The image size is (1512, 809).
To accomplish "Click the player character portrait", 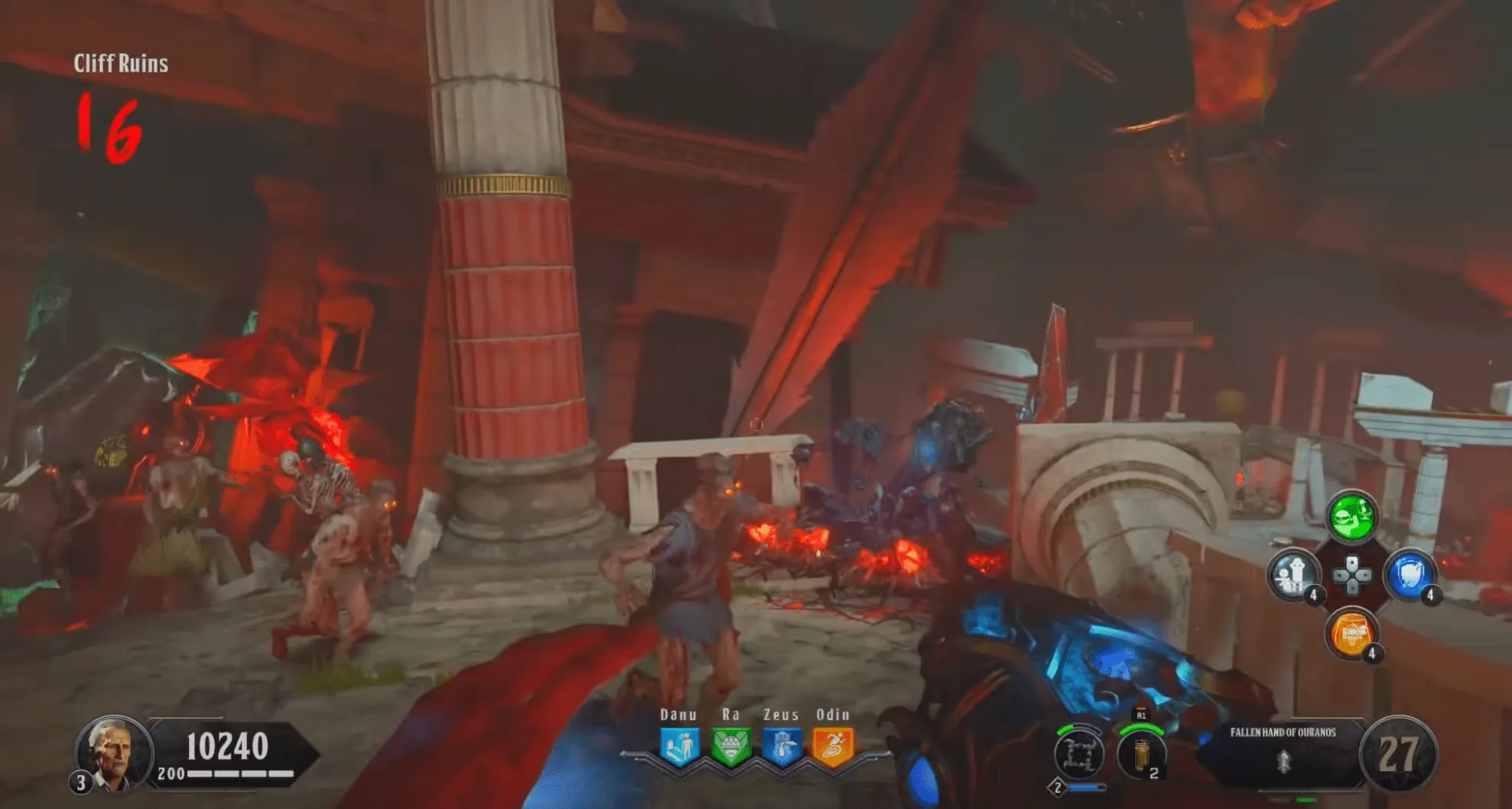I will (113, 753).
